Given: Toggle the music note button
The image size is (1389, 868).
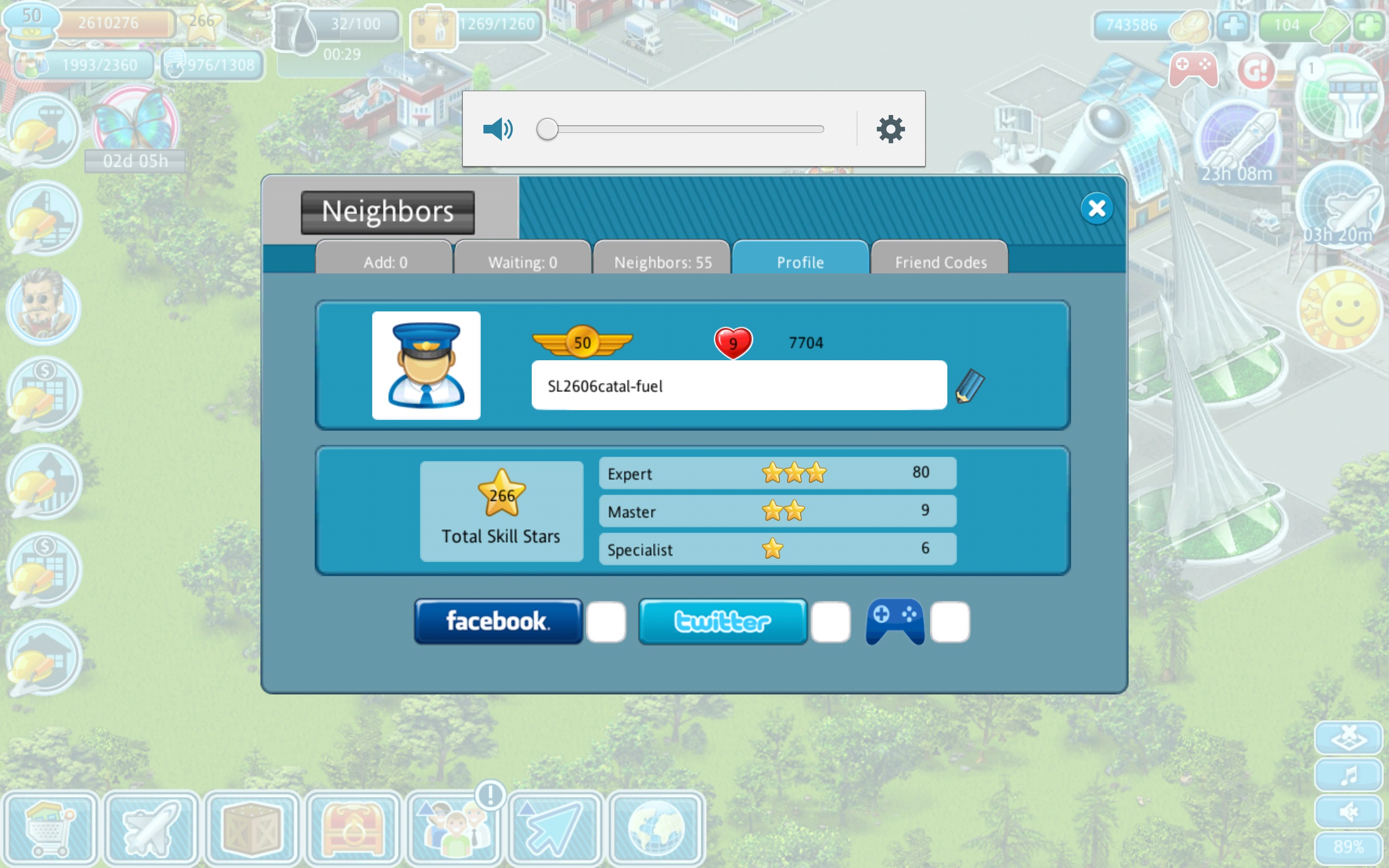Looking at the screenshot, I should tap(1348, 775).
